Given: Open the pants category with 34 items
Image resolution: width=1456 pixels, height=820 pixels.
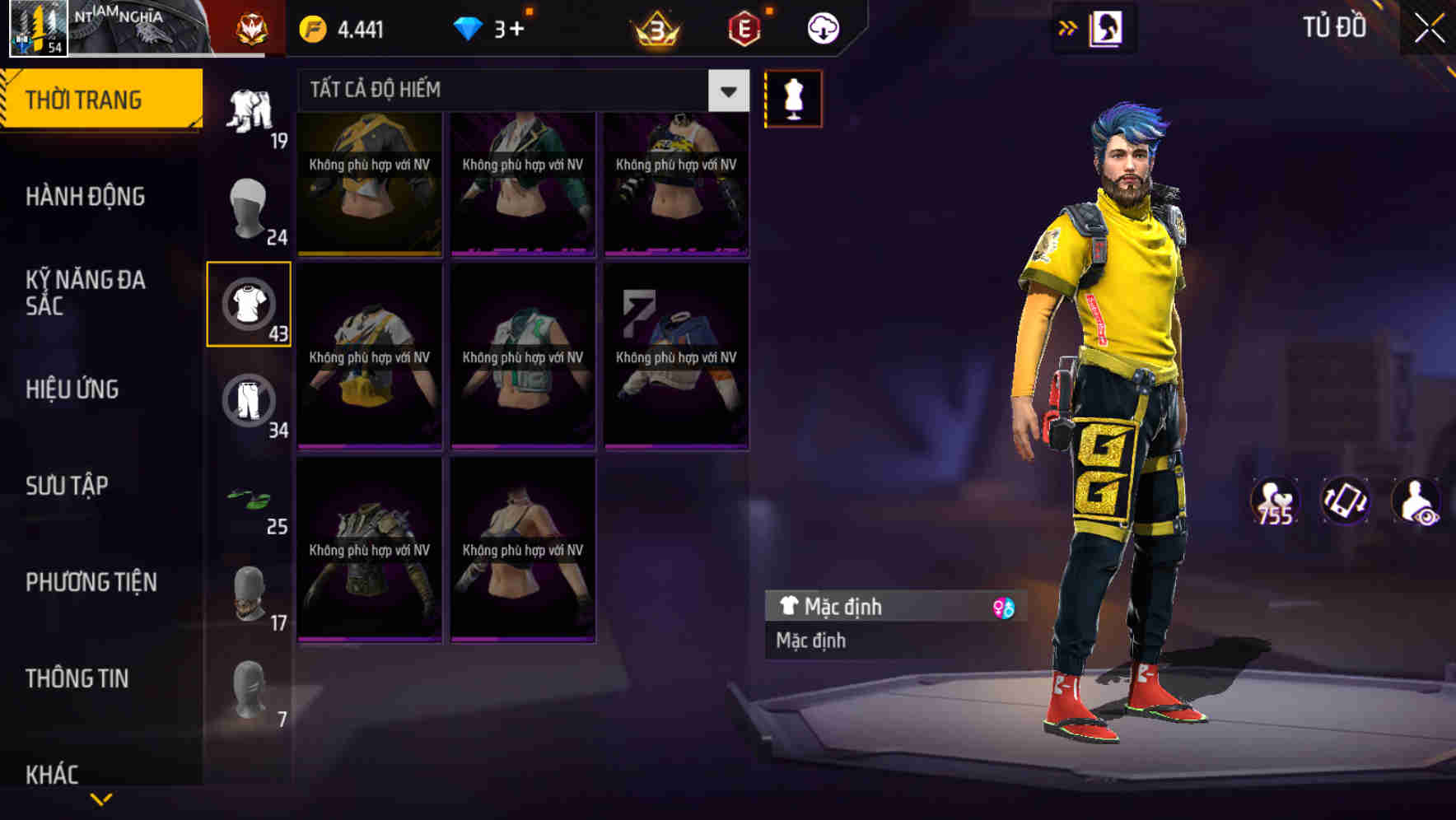Looking at the screenshot, I should [x=249, y=401].
